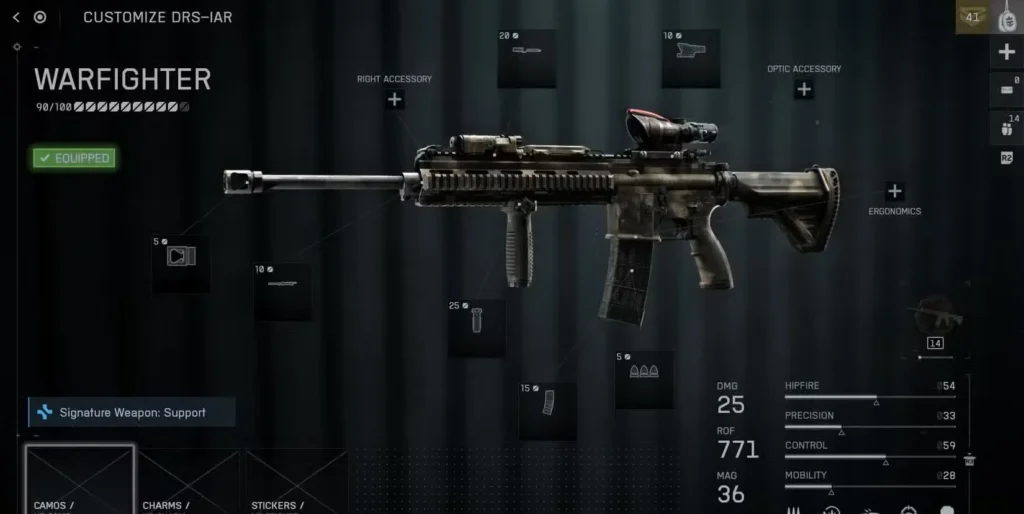
Task: Click the green Equipped badge
Action: pos(74,158)
